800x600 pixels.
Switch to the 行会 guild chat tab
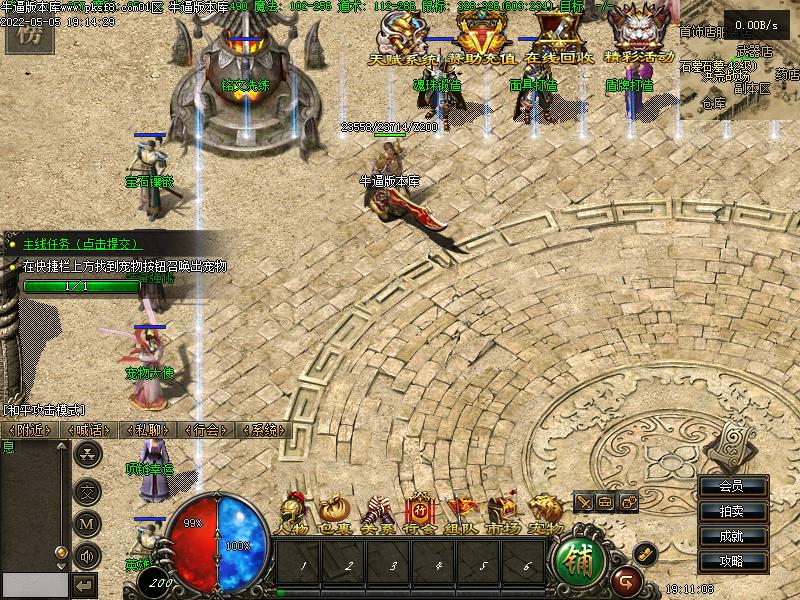click(206, 430)
